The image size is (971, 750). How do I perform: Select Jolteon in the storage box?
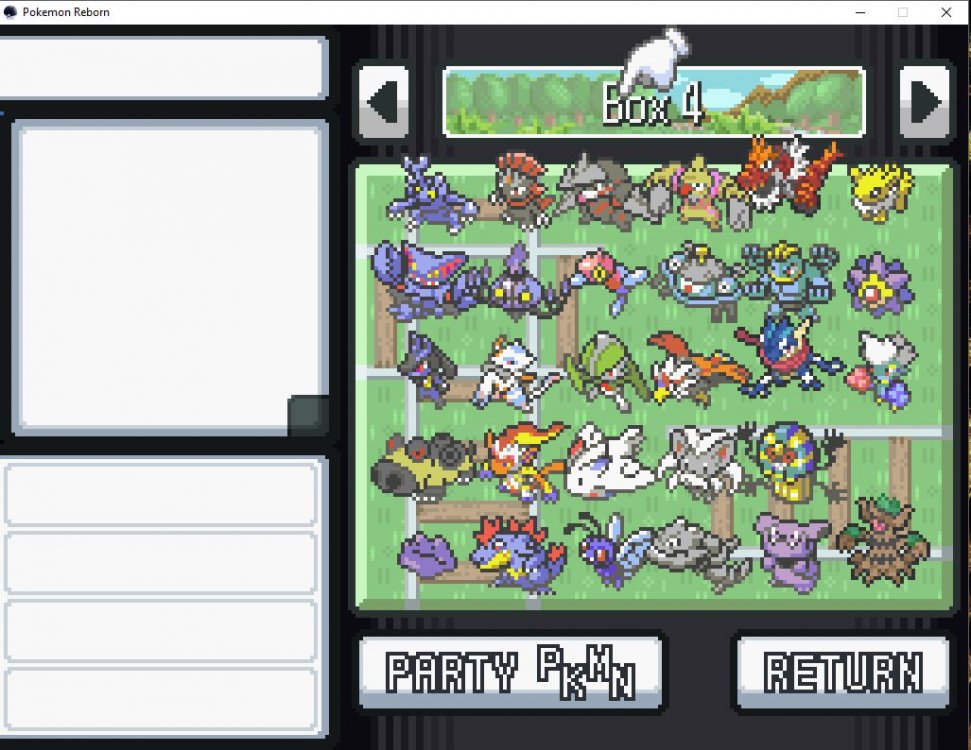tap(880, 191)
